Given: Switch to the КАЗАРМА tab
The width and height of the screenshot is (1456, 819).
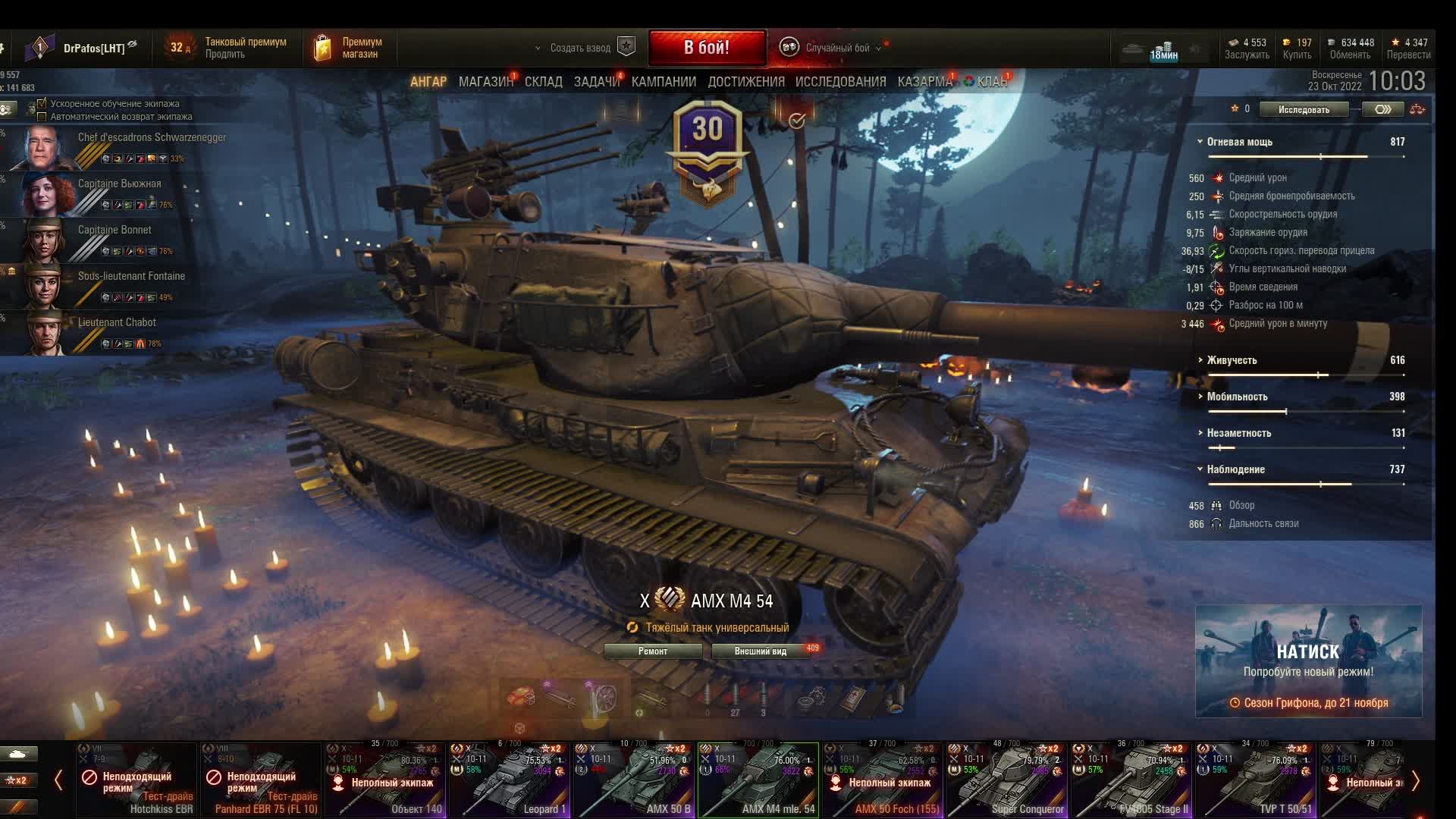Looking at the screenshot, I should click(924, 82).
